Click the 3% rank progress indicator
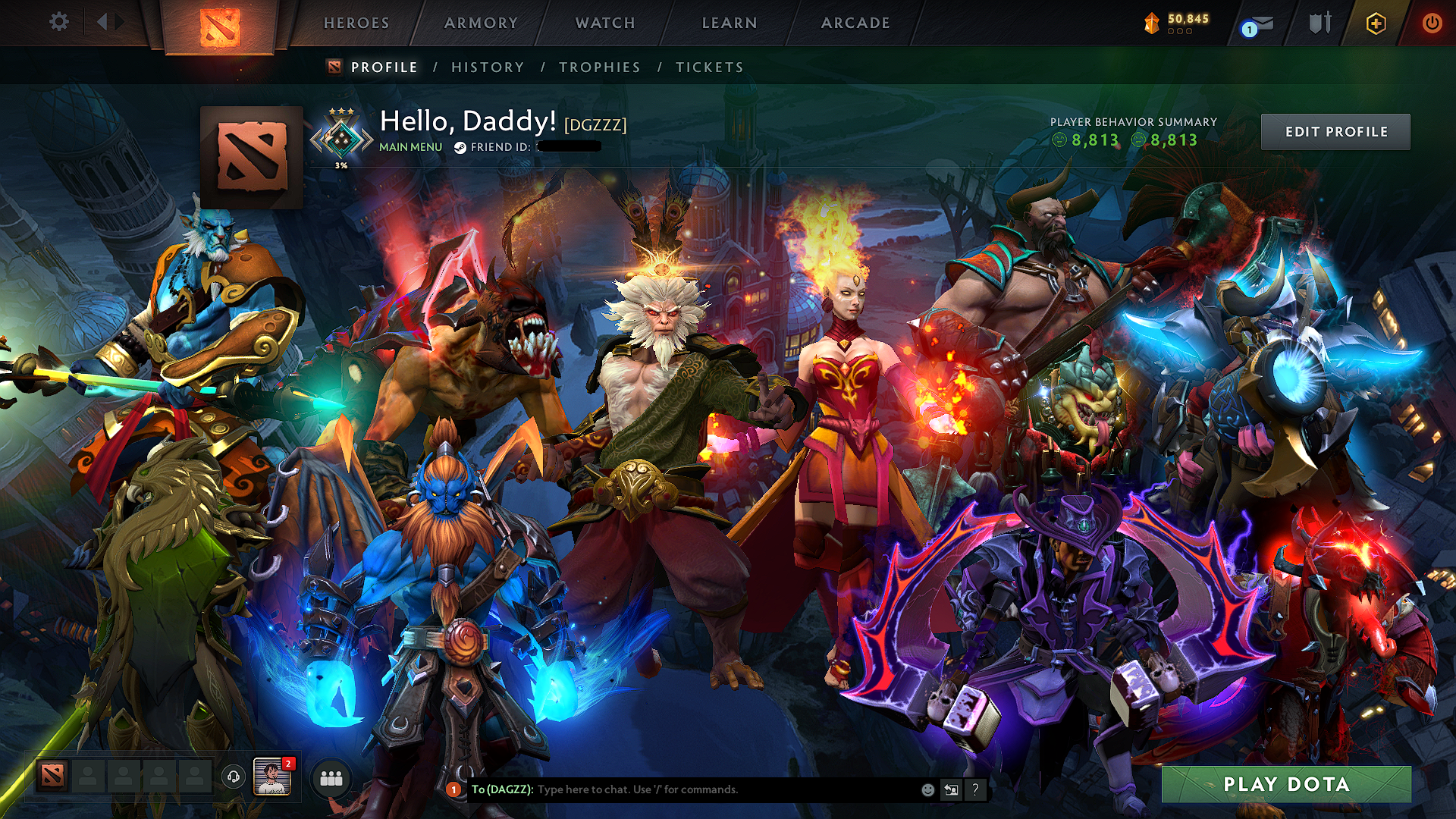This screenshot has height=819, width=1456. (x=341, y=164)
